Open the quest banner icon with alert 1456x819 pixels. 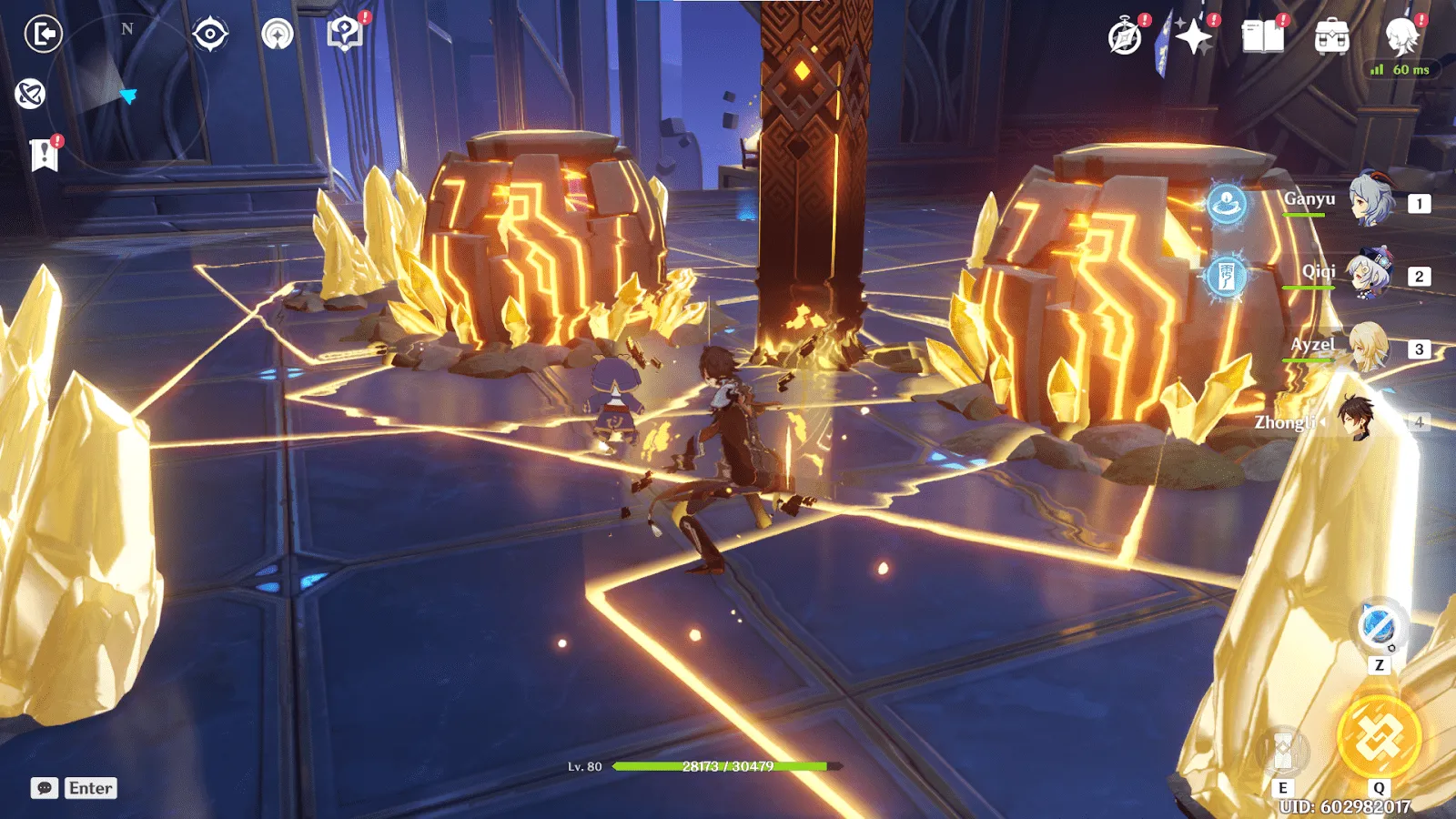pos(44,155)
